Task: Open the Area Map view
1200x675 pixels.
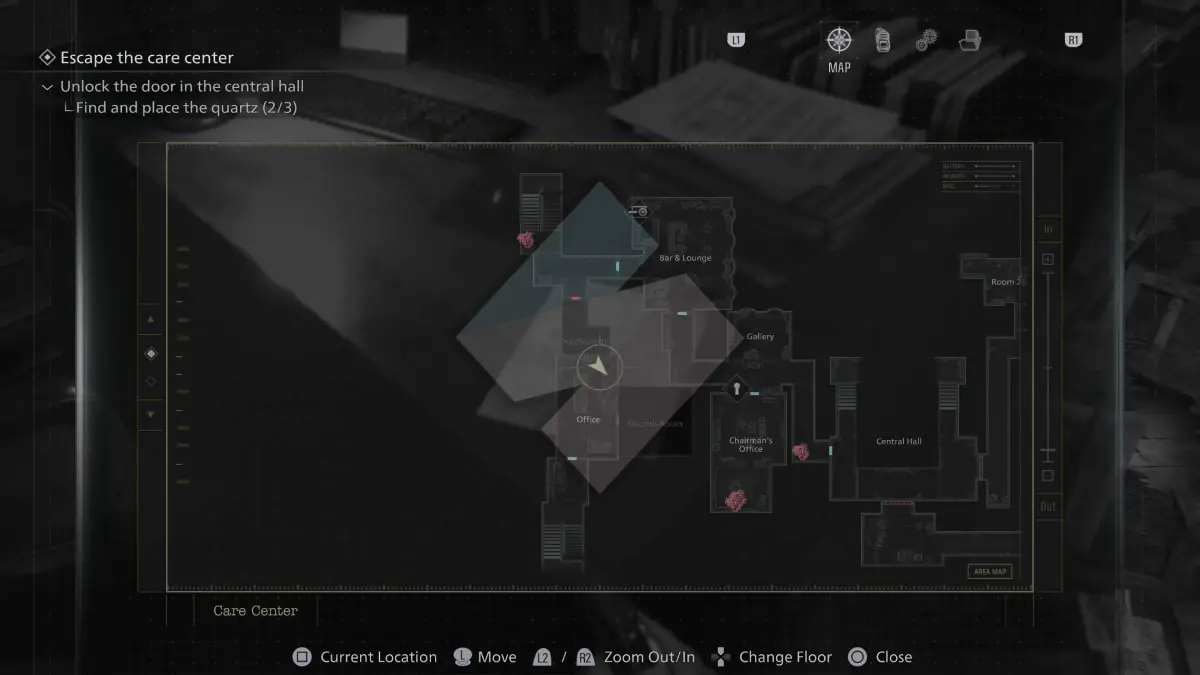Action: click(990, 572)
